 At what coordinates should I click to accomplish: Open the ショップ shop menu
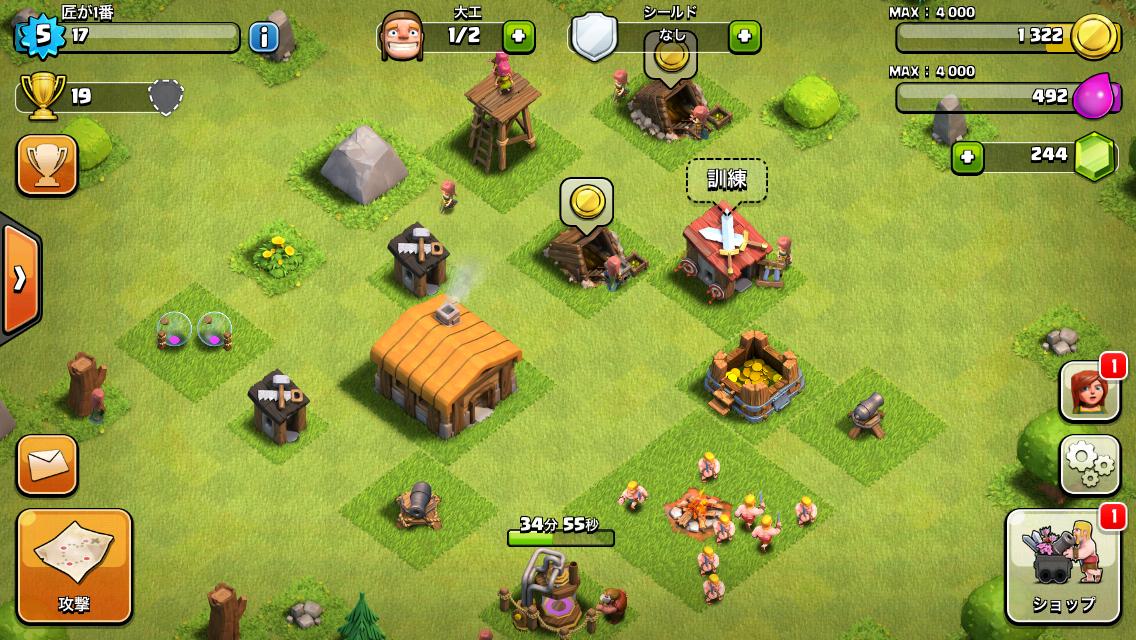[1063, 566]
